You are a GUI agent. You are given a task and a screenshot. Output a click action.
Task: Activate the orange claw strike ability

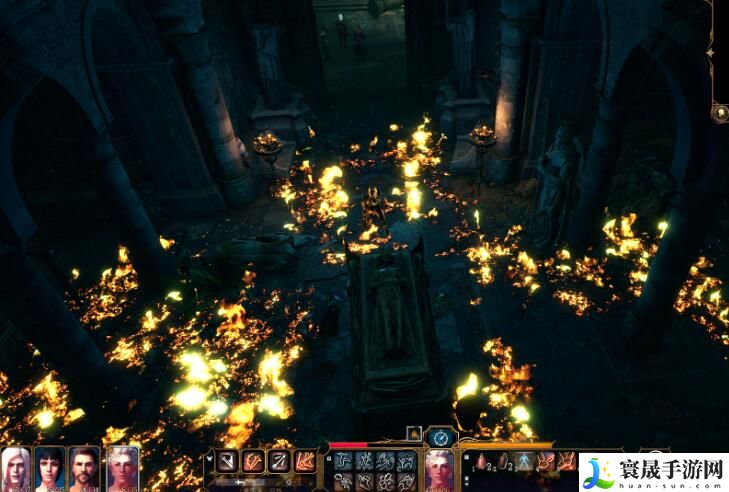(x=304, y=461)
